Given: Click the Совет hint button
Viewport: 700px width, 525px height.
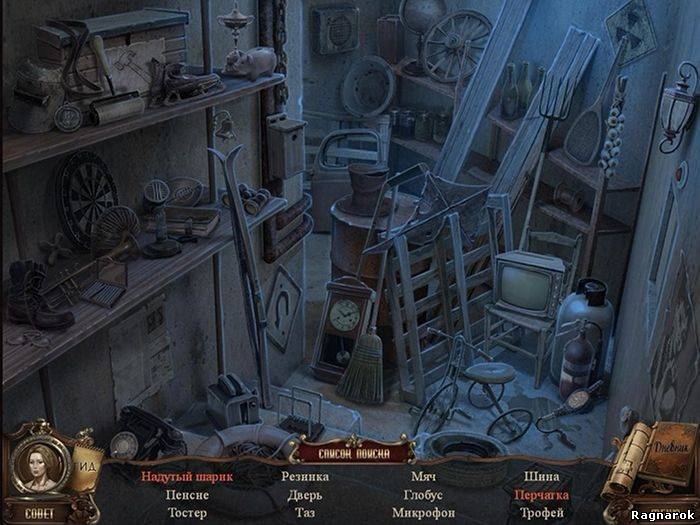Looking at the screenshot, I should tap(34, 512).
